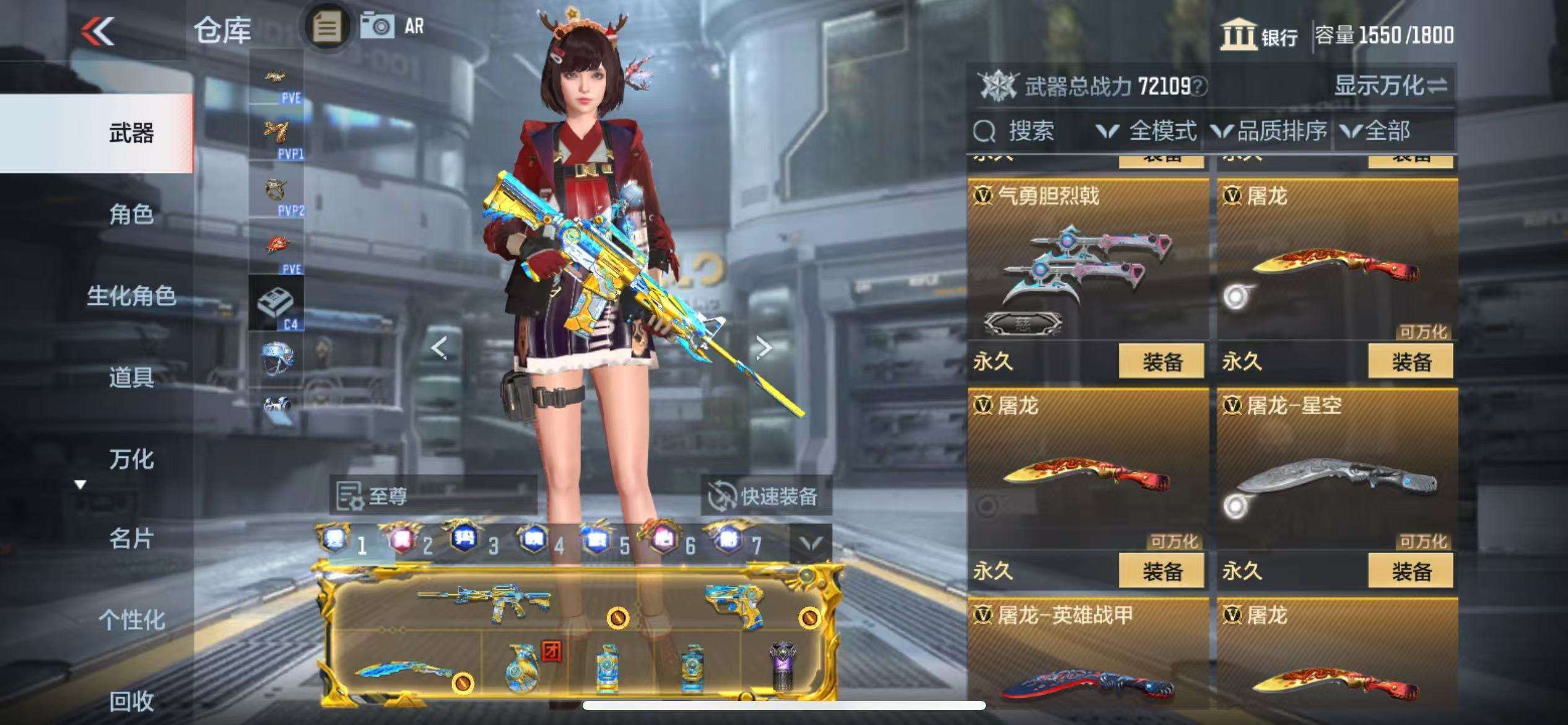
Task: Open the 全模式 mode filter dropdown
Action: (1147, 131)
